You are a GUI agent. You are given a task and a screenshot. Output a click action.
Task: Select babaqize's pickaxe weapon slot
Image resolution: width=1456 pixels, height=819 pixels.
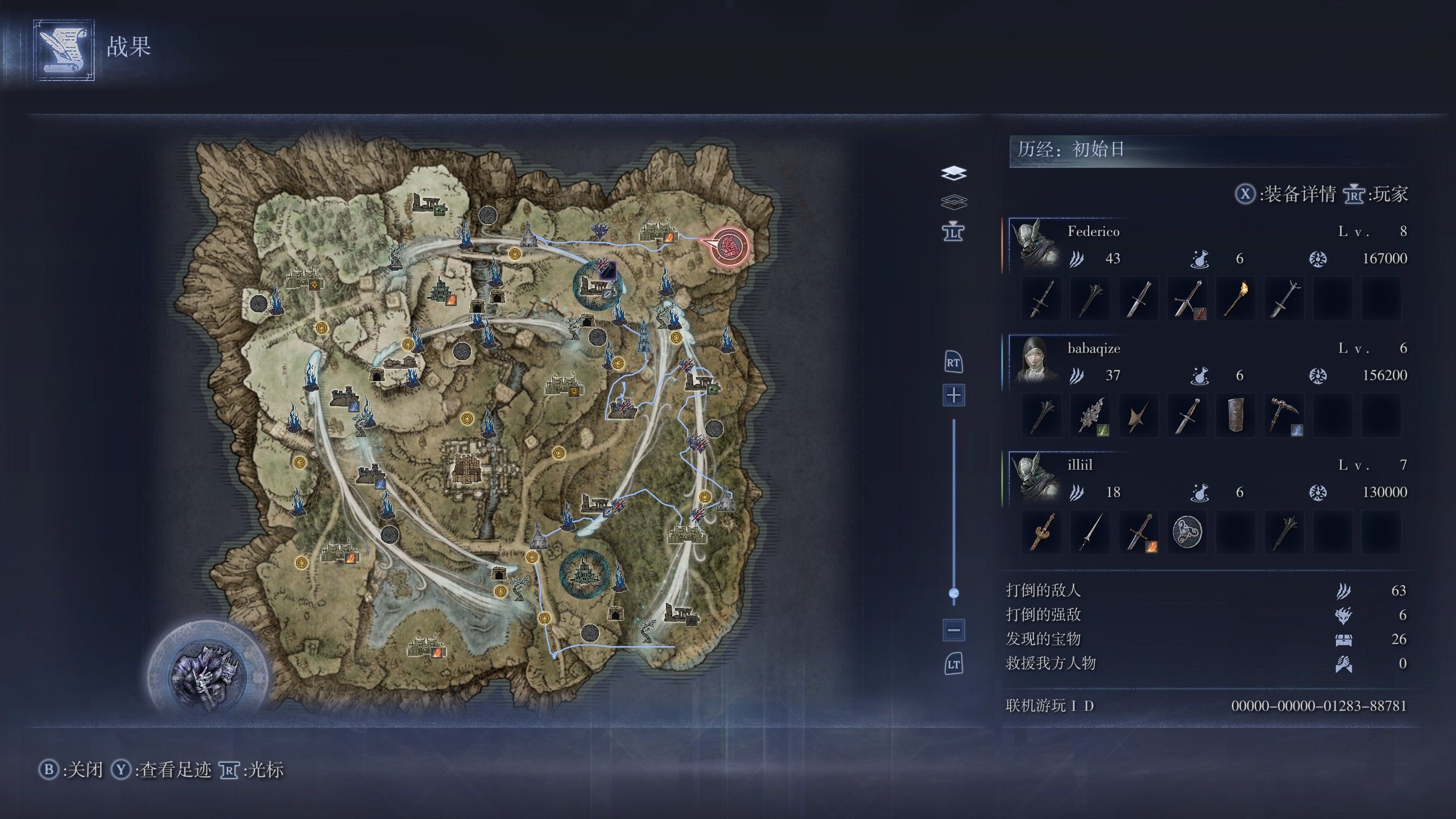[x=1284, y=415]
